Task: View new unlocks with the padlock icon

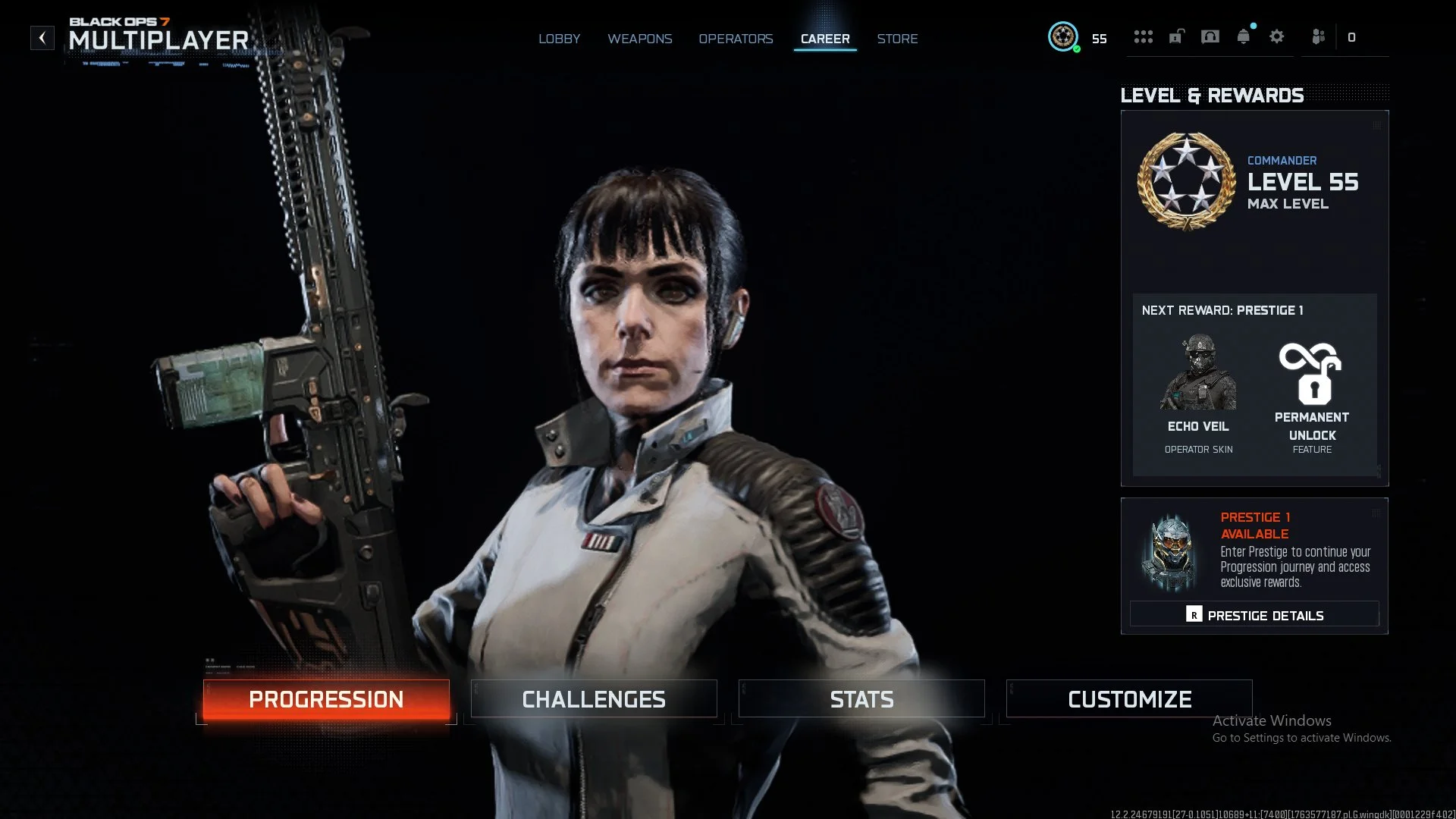Action: [1175, 36]
